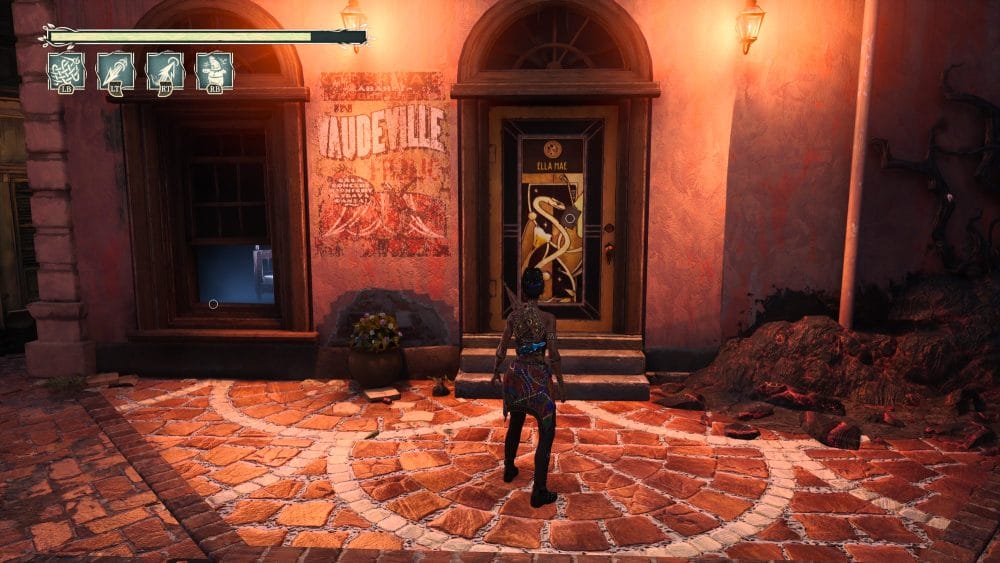The height and width of the screenshot is (563, 1000).
Task: Activate the woven knot ability icon
Action: (x=66, y=70)
